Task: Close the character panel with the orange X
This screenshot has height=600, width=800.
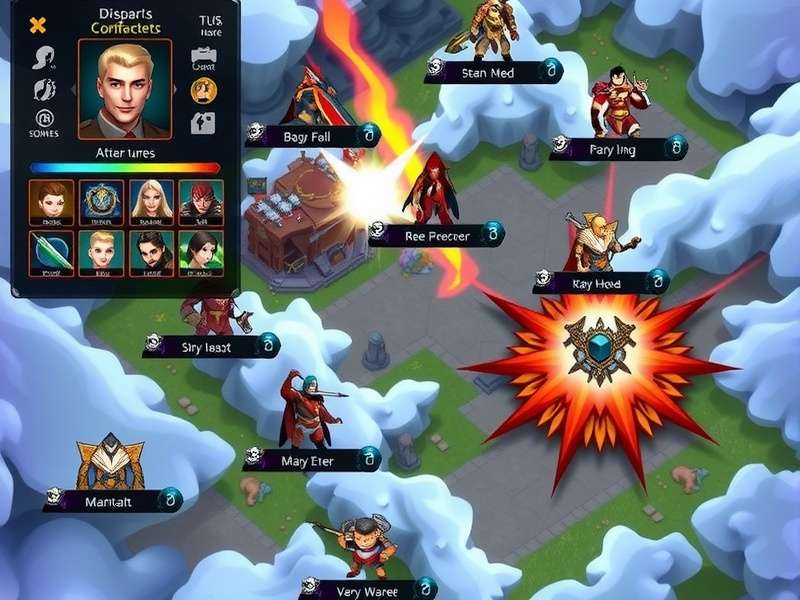Action: (x=38, y=26)
